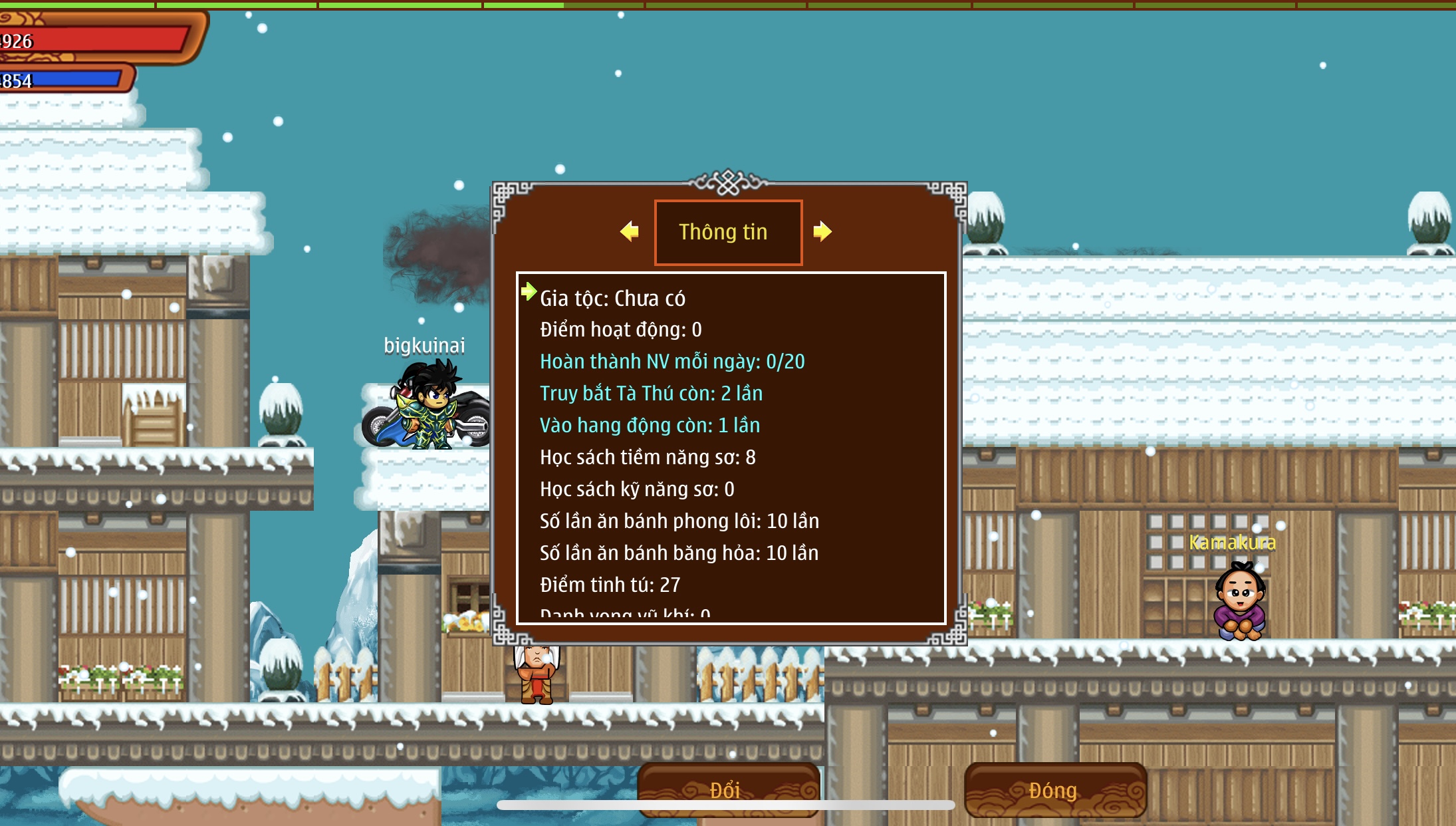Select the Thông tin tab header
This screenshot has width=1456, height=826.
728,232
